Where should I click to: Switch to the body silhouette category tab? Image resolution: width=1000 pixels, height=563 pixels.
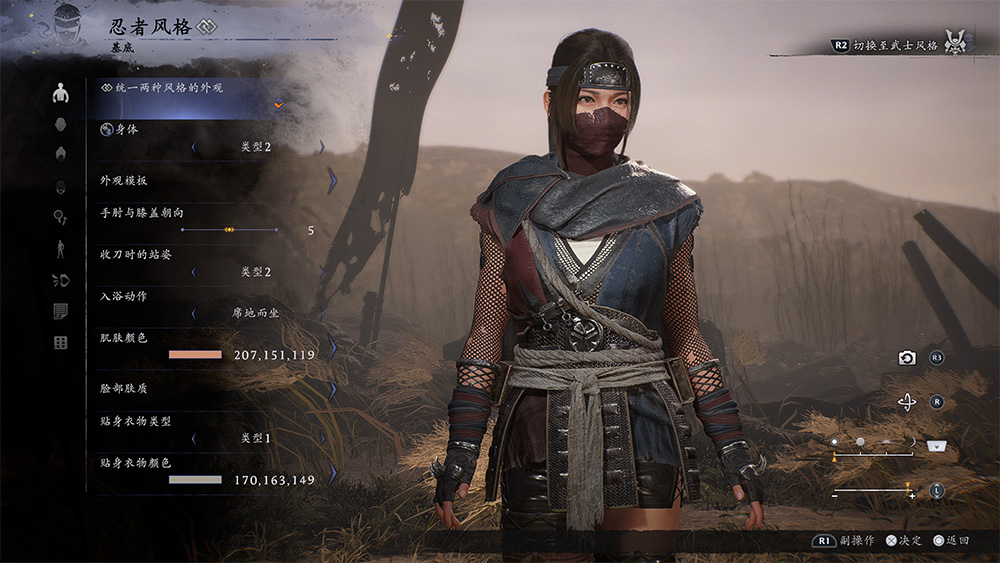pos(61,94)
